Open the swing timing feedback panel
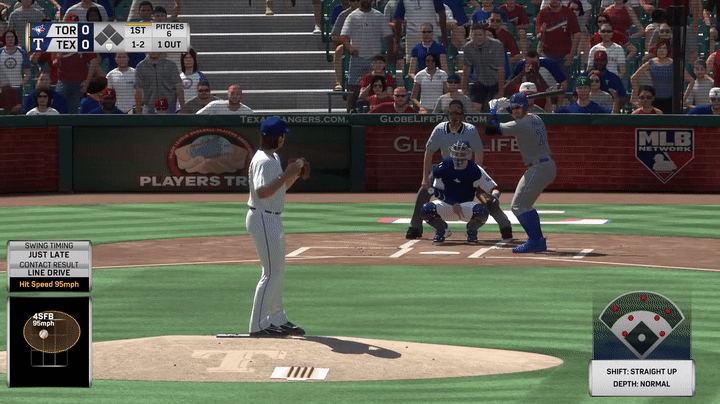The width and height of the screenshot is (720, 404). 49,266
